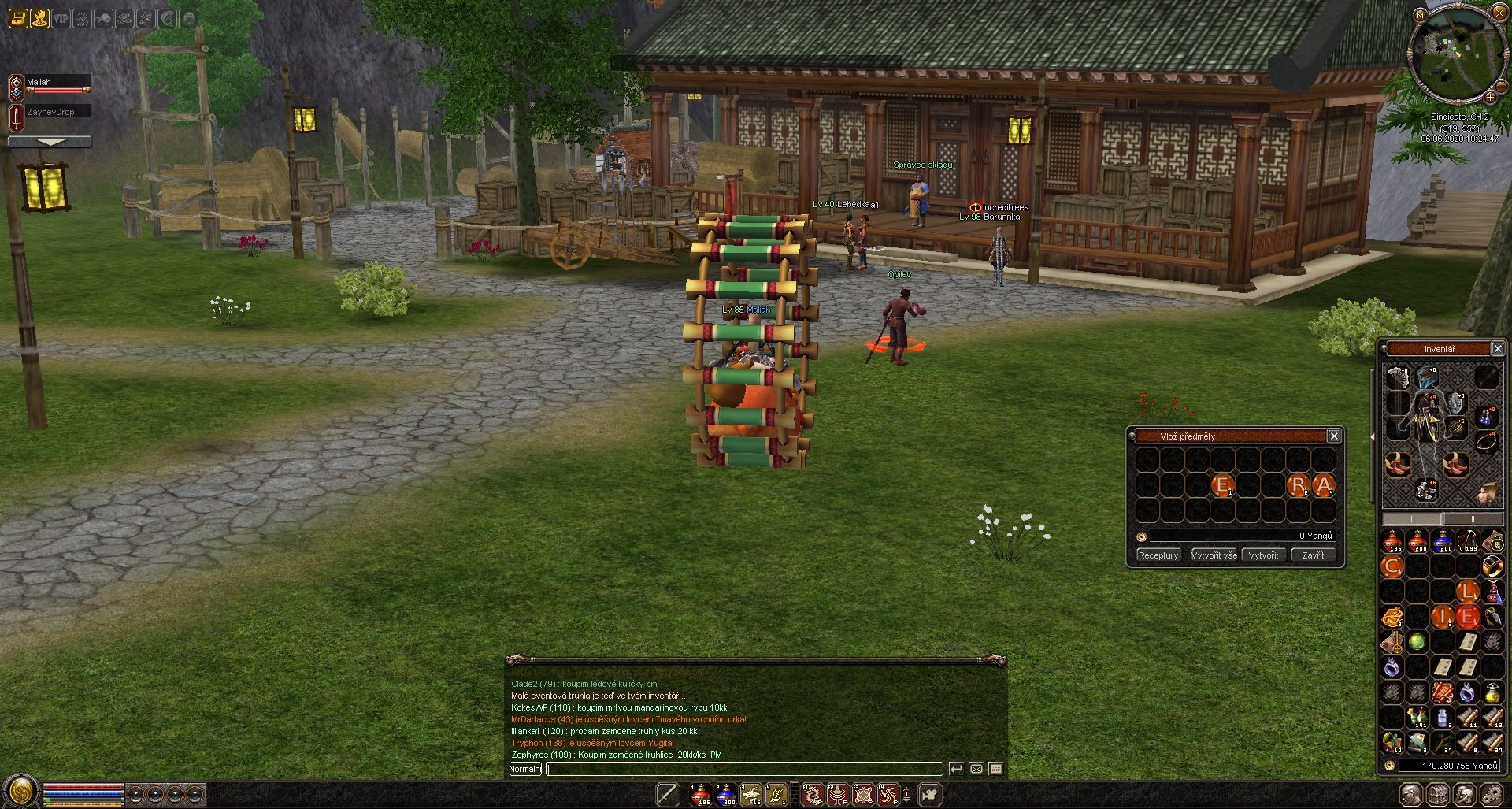Use the blue potion in hotbar
Image resolution: width=1512 pixels, height=809 pixels.
coord(726,795)
